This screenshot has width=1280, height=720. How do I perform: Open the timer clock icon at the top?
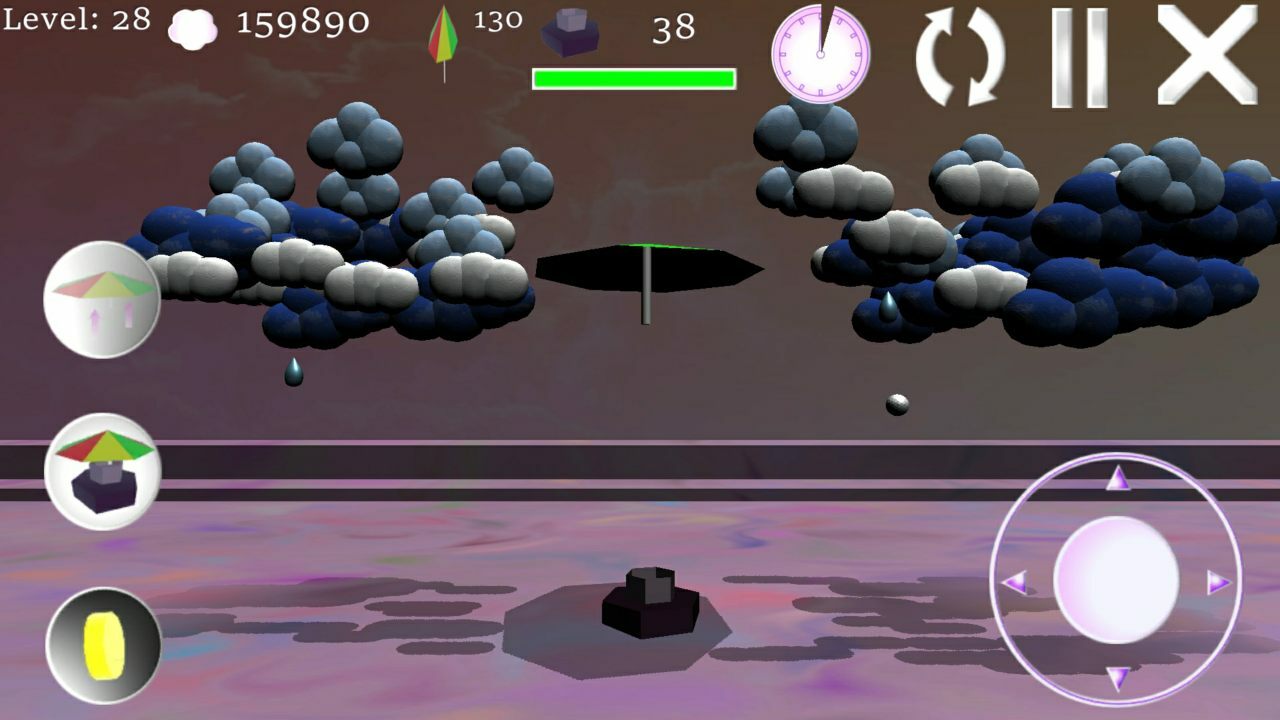click(821, 55)
